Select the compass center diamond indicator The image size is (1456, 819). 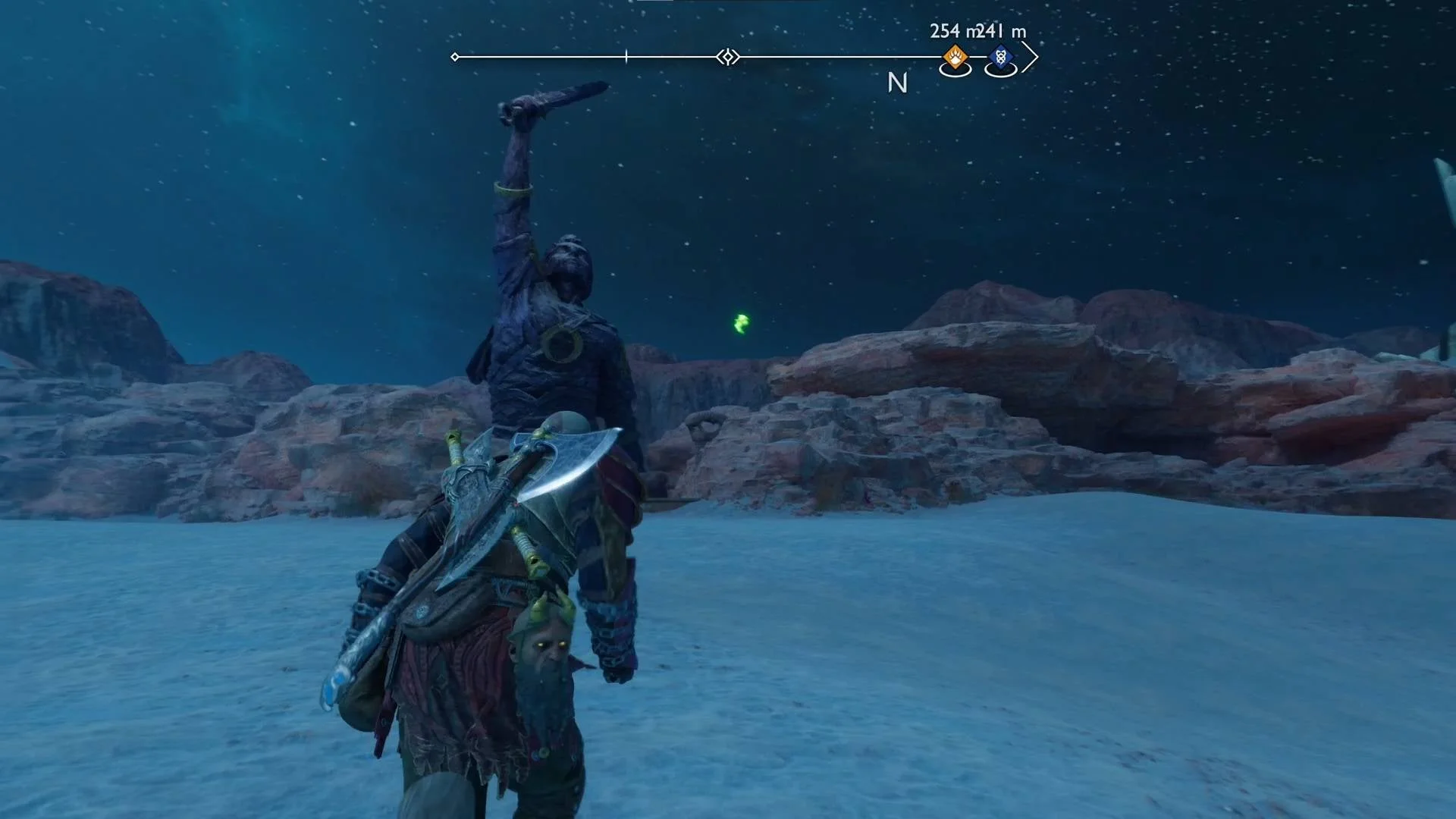[x=728, y=57]
